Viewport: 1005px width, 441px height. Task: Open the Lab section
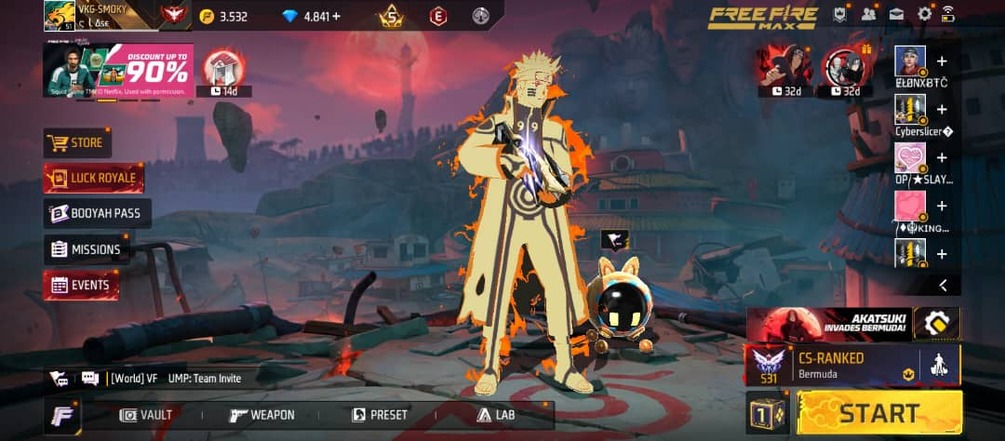(496, 415)
